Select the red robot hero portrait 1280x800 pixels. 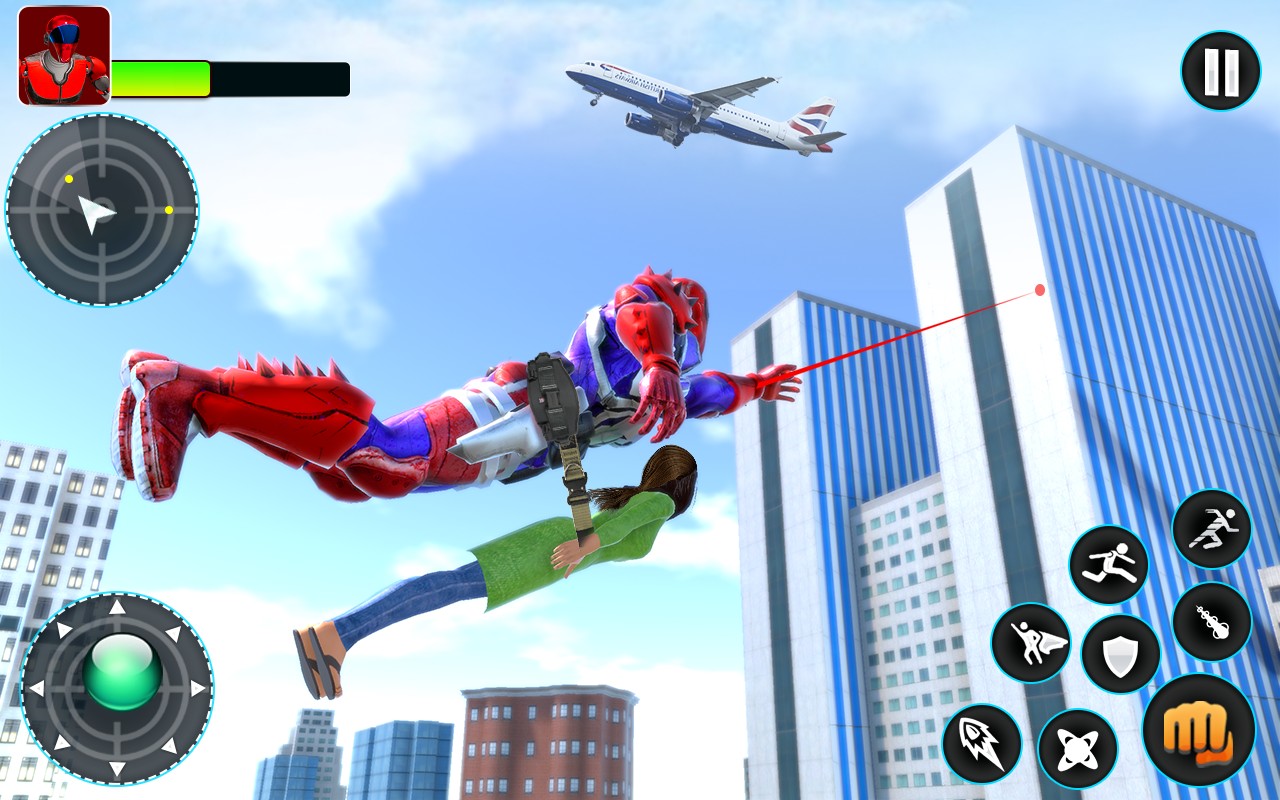(x=64, y=56)
